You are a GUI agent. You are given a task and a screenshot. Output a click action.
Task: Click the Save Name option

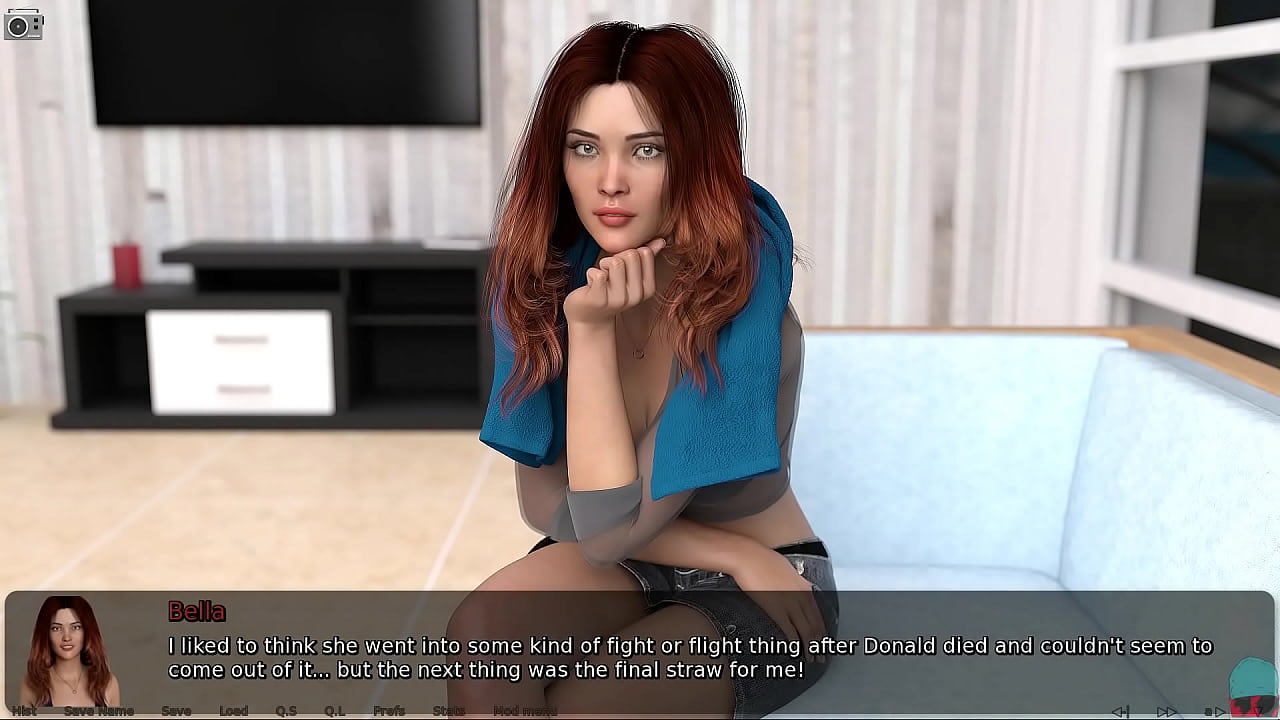pos(99,711)
